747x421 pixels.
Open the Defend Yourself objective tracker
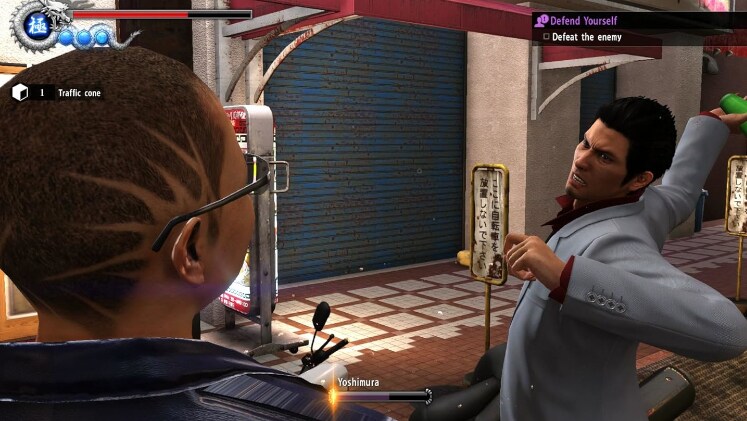585,20
